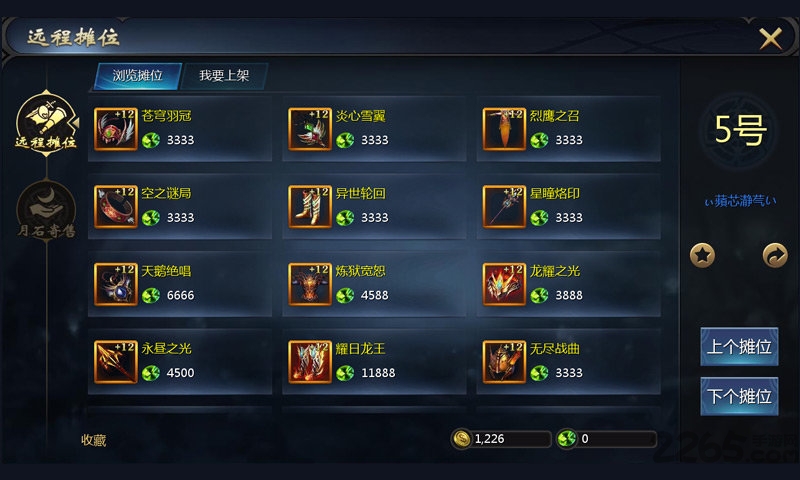Screen dimensions: 800x480
Task: Select the 空之谜局 item listing
Action: click(179, 206)
